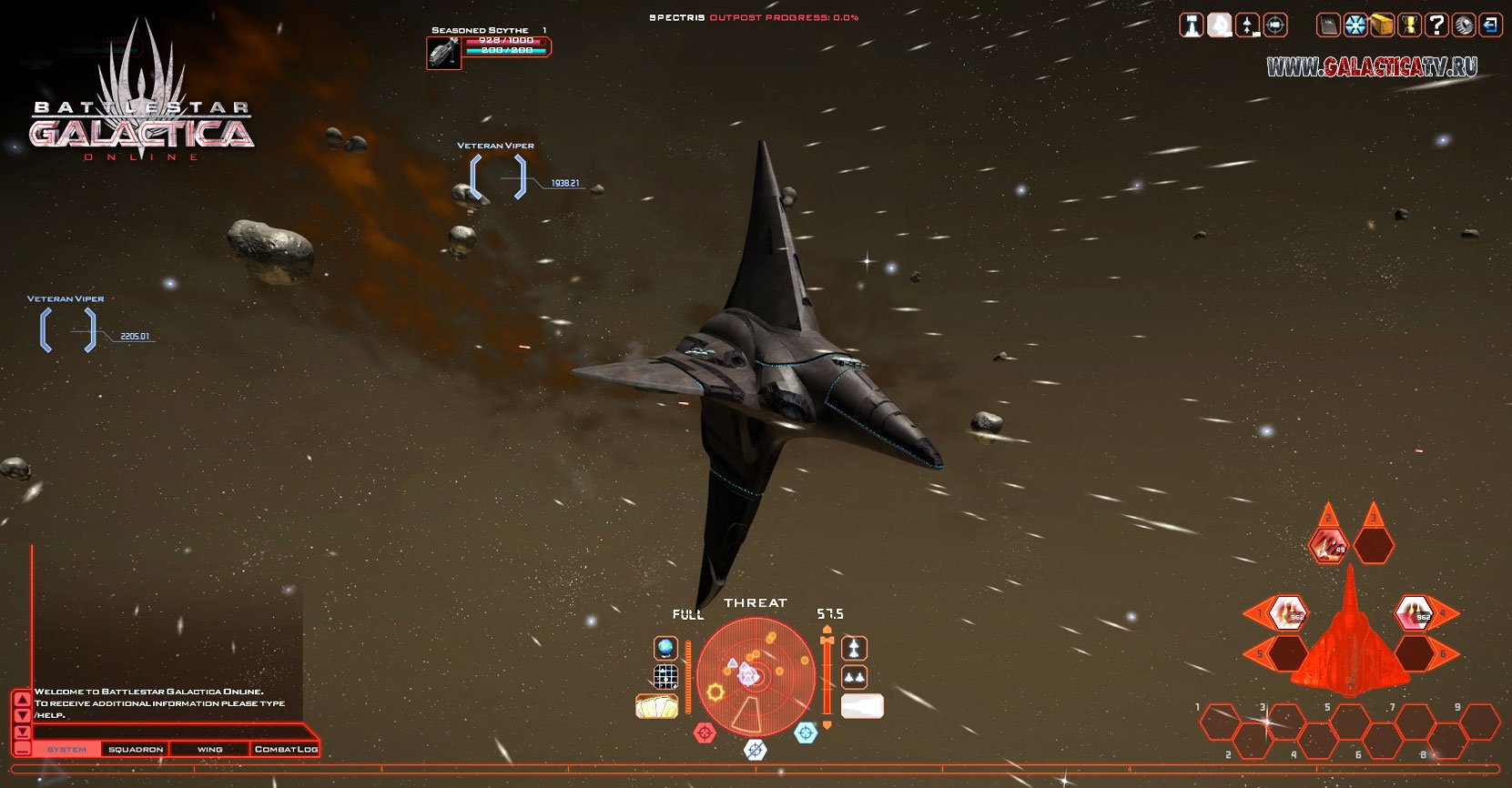Show the CombatLog tab

(286, 749)
